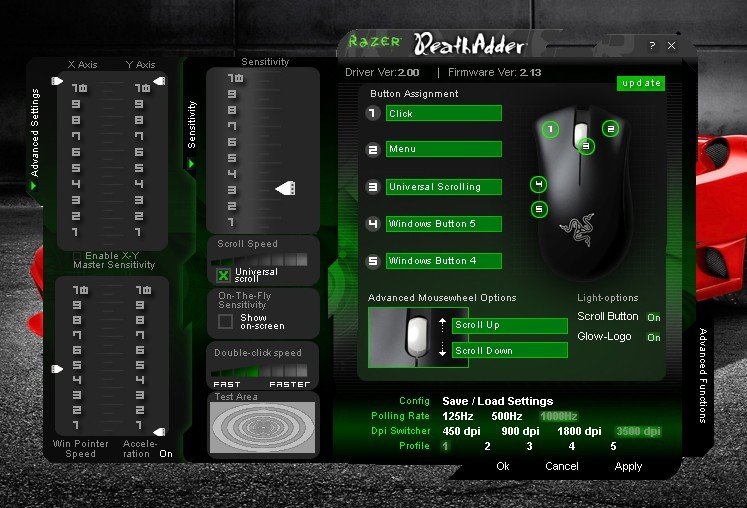Open the Scroll Up mousewheel dropdown
The height and width of the screenshot is (508, 747).
(509, 326)
